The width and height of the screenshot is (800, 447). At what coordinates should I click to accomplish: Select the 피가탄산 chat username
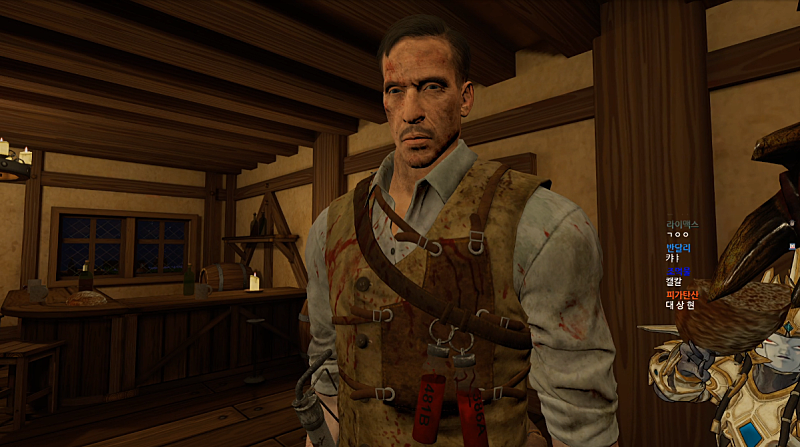point(682,294)
